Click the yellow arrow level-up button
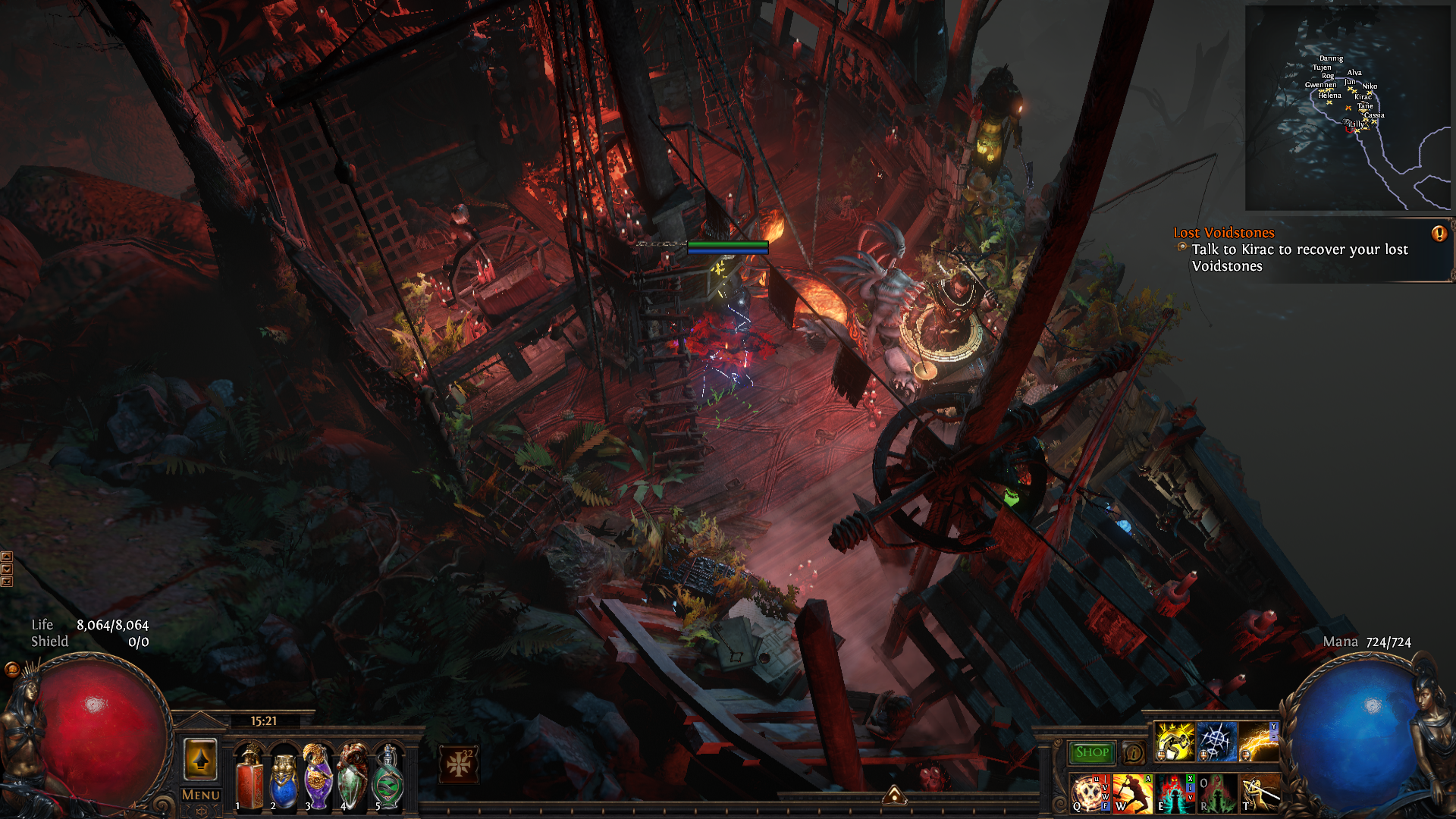This screenshot has height=819, width=1456. pos(200,759)
